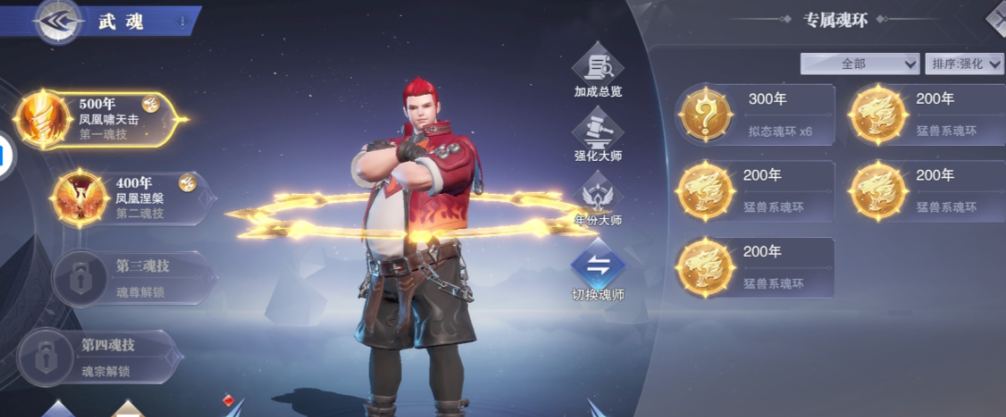Tap the locked 第三魂技 slot
This screenshot has height=417, width=1006.
133,277
